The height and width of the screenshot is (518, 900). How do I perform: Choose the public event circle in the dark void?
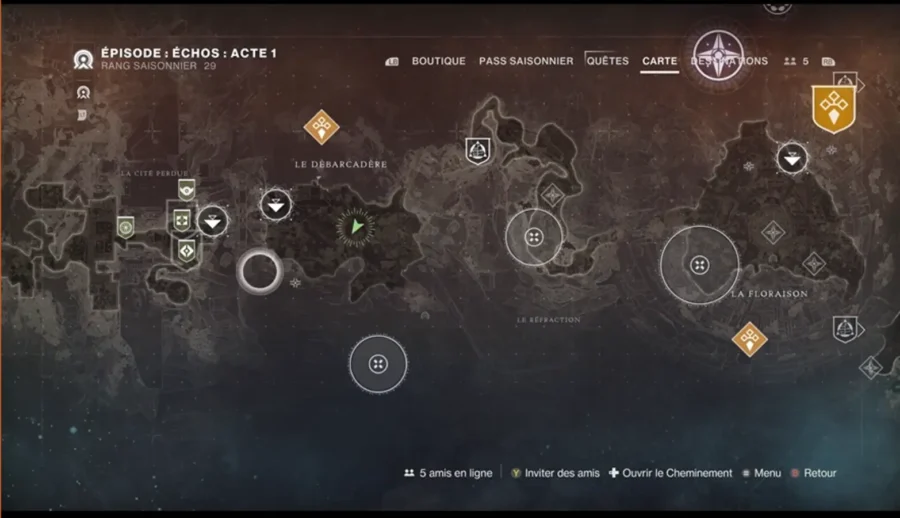(378, 364)
